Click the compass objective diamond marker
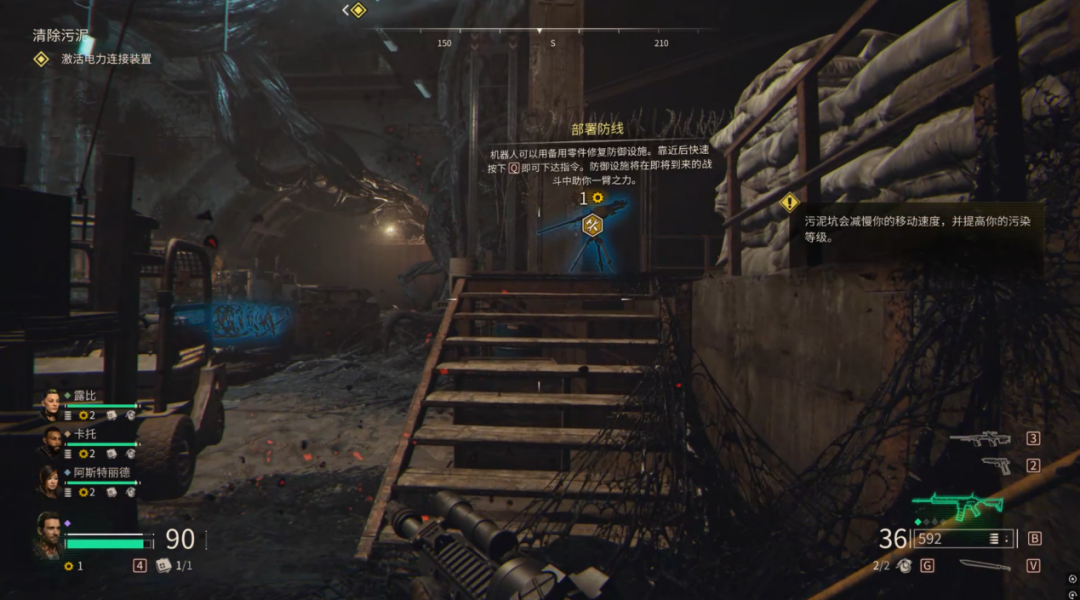The height and width of the screenshot is (600, 1080). 358,10
